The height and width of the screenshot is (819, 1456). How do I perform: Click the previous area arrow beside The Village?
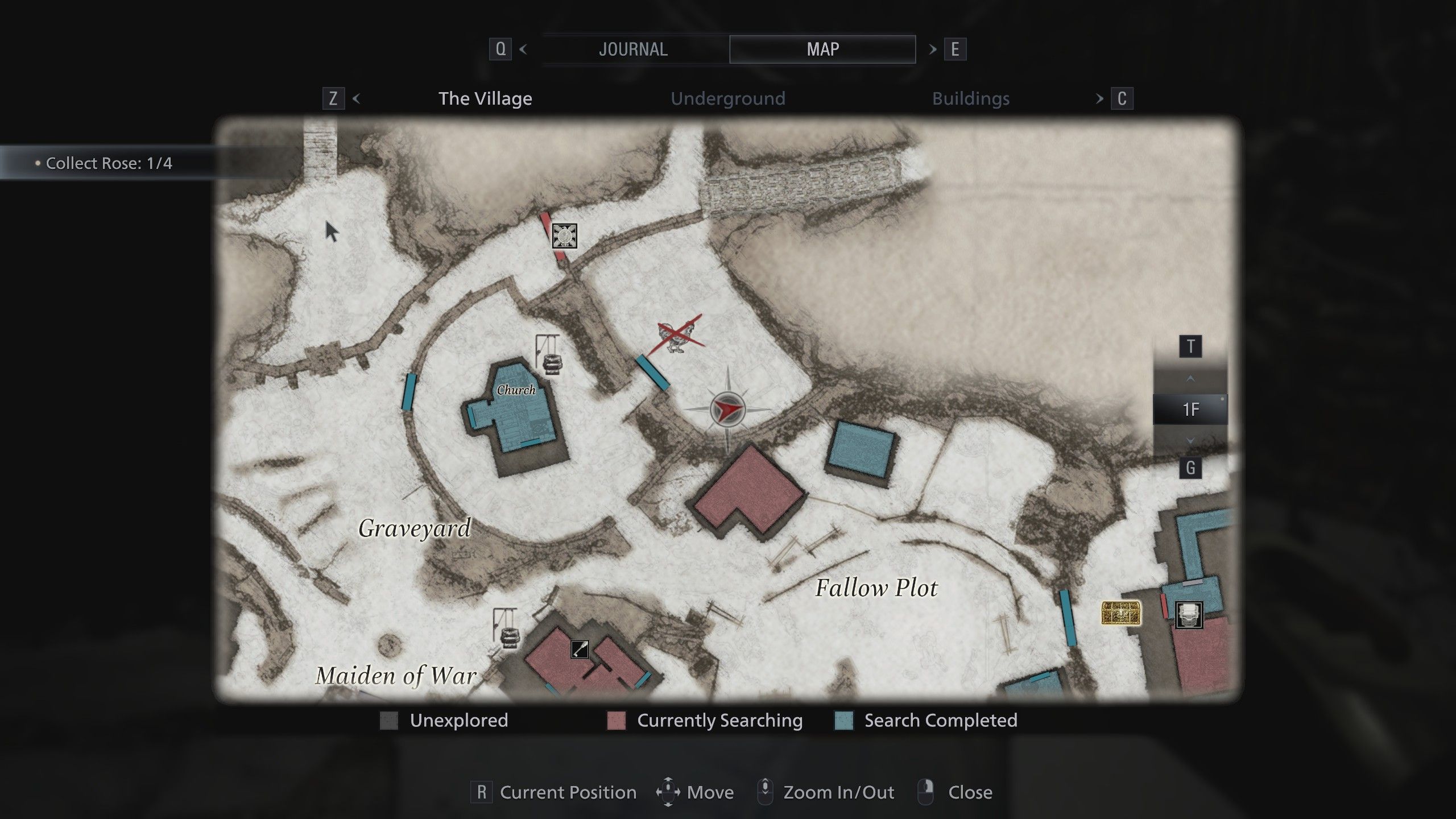click(357, 99)
